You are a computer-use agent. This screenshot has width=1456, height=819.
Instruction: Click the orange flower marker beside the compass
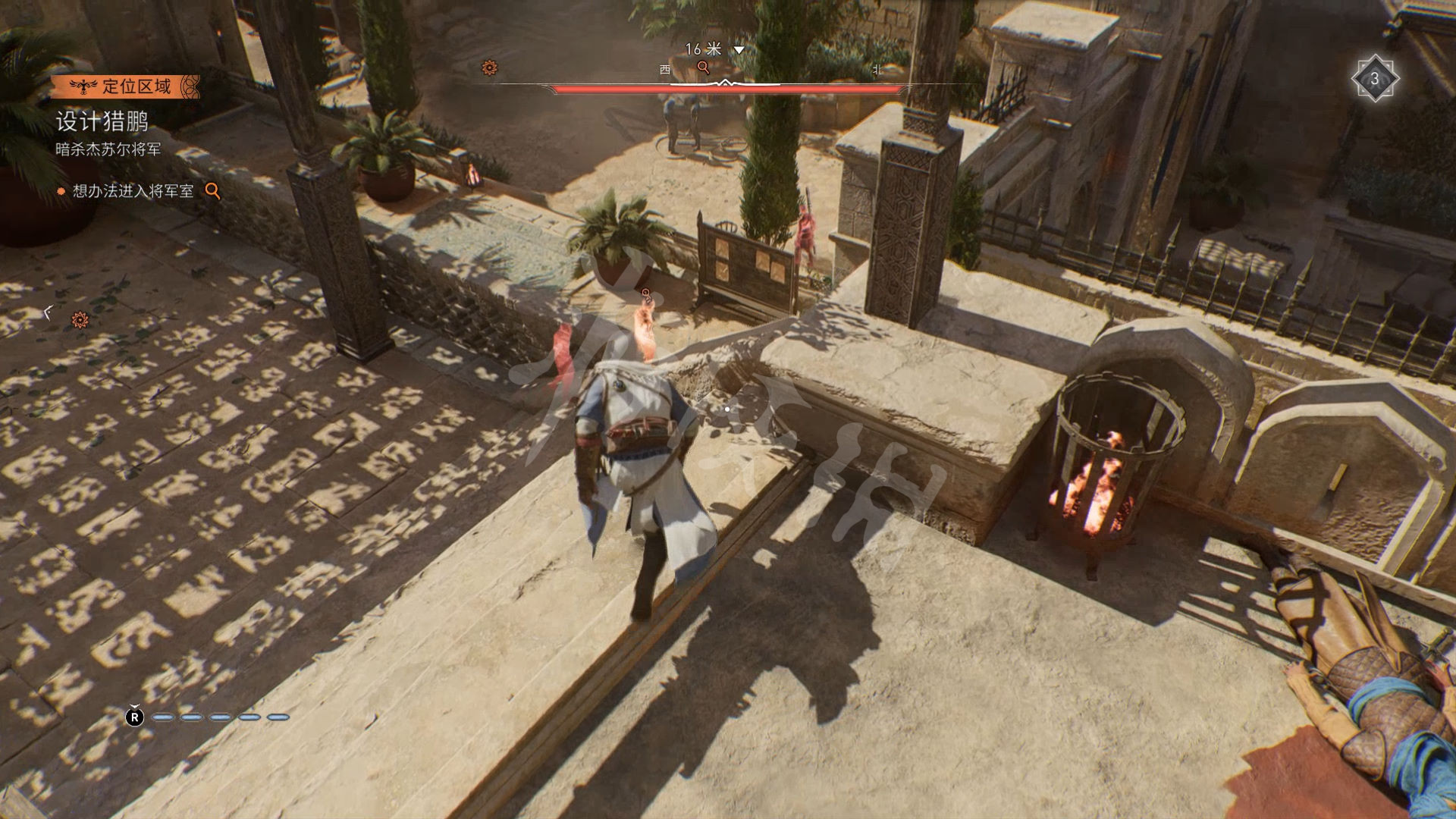point(490,68)
